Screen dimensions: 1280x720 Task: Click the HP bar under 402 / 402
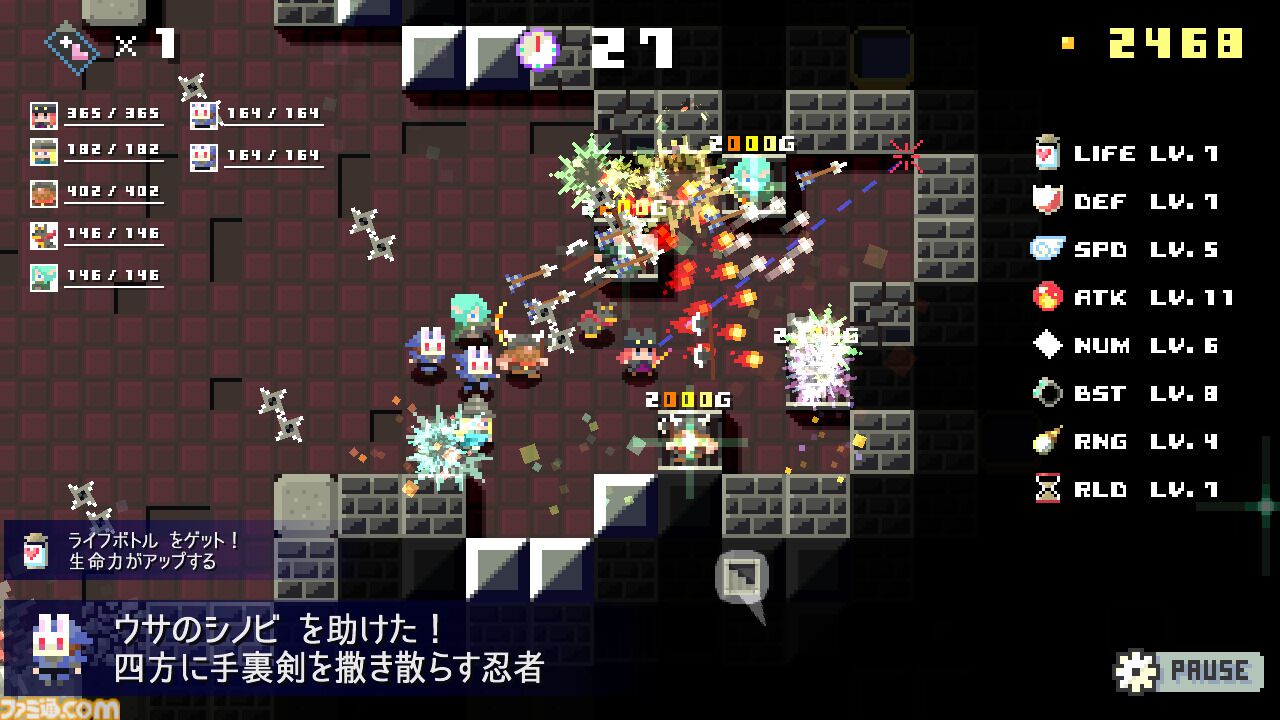tap(115, 201)
